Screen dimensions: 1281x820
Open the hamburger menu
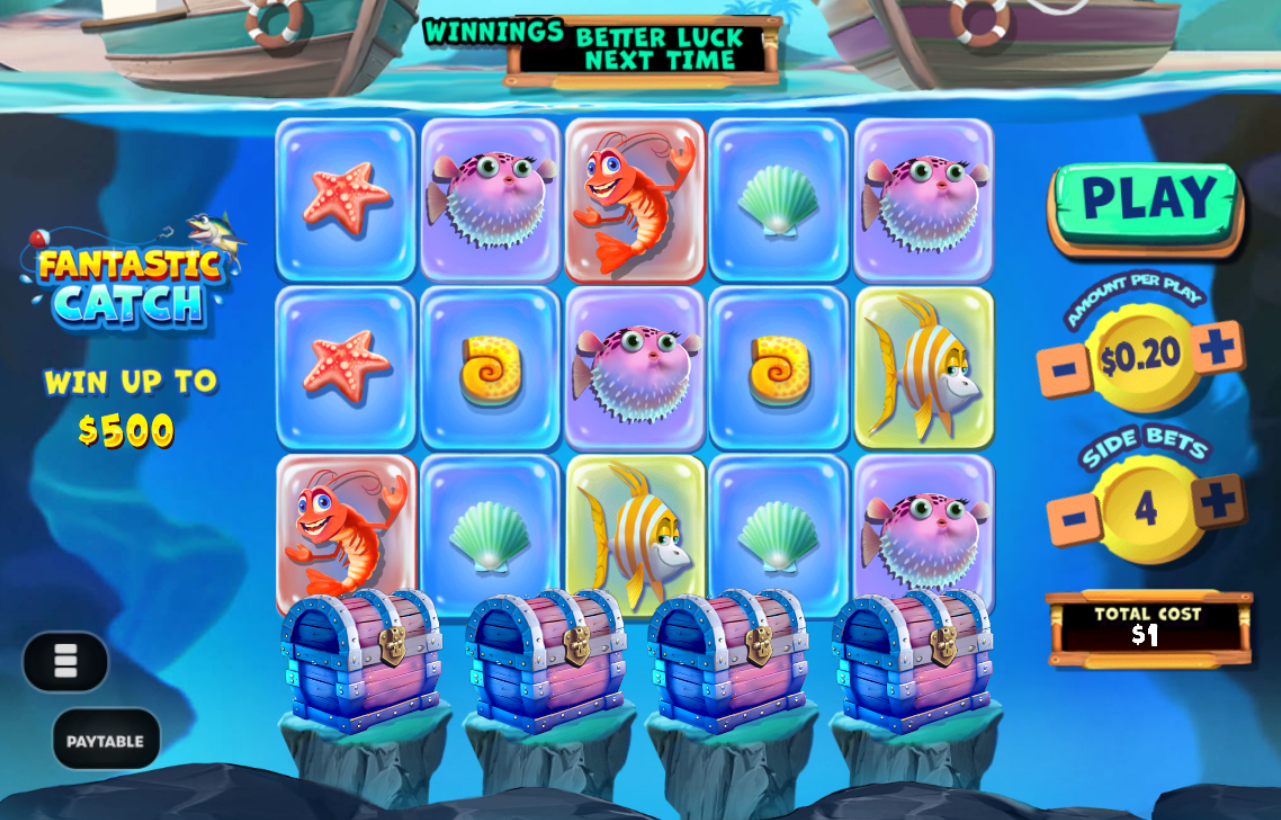(x=66, y=663)
